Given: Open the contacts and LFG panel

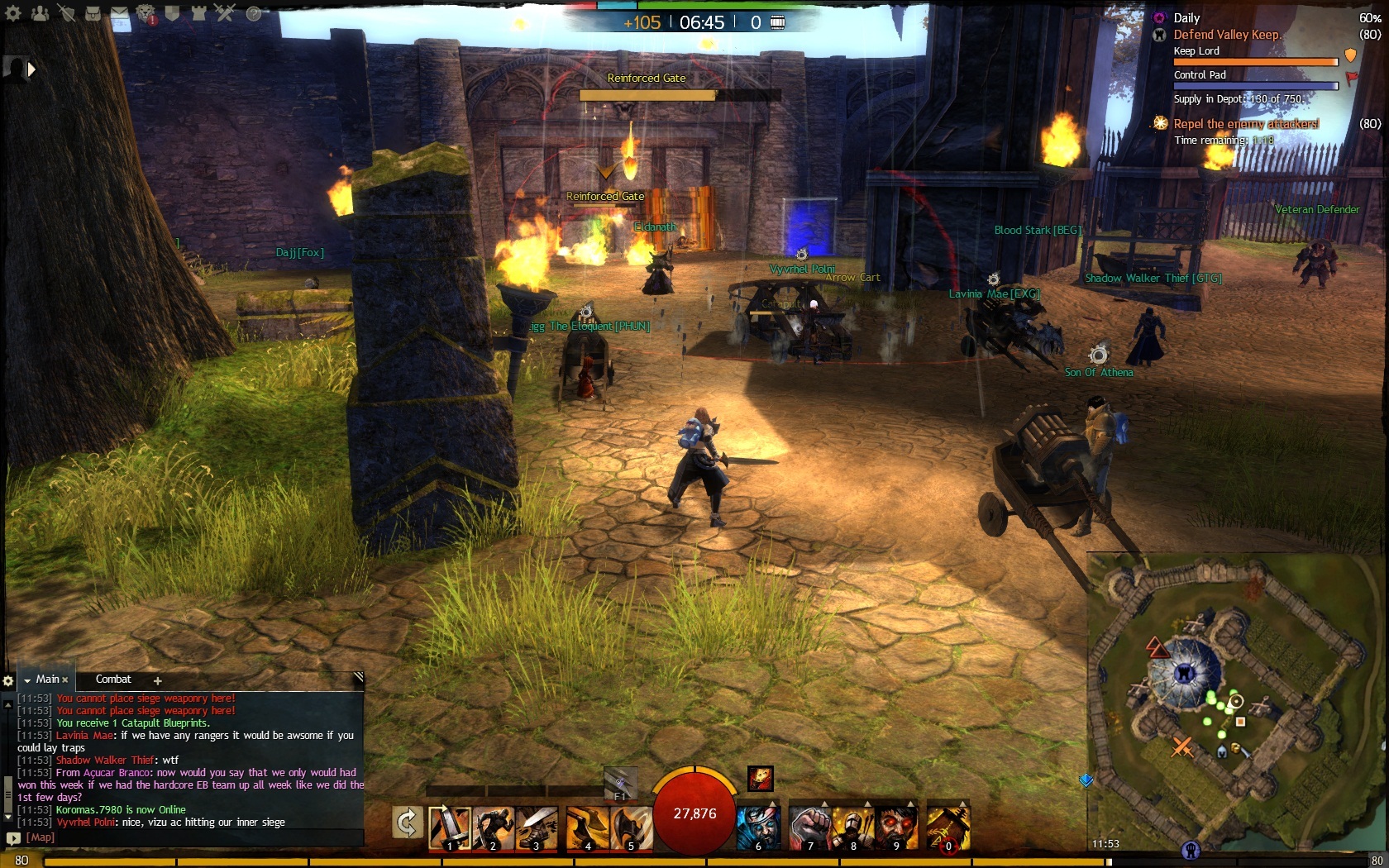Looking at the screenshot, I should point(40,13).
